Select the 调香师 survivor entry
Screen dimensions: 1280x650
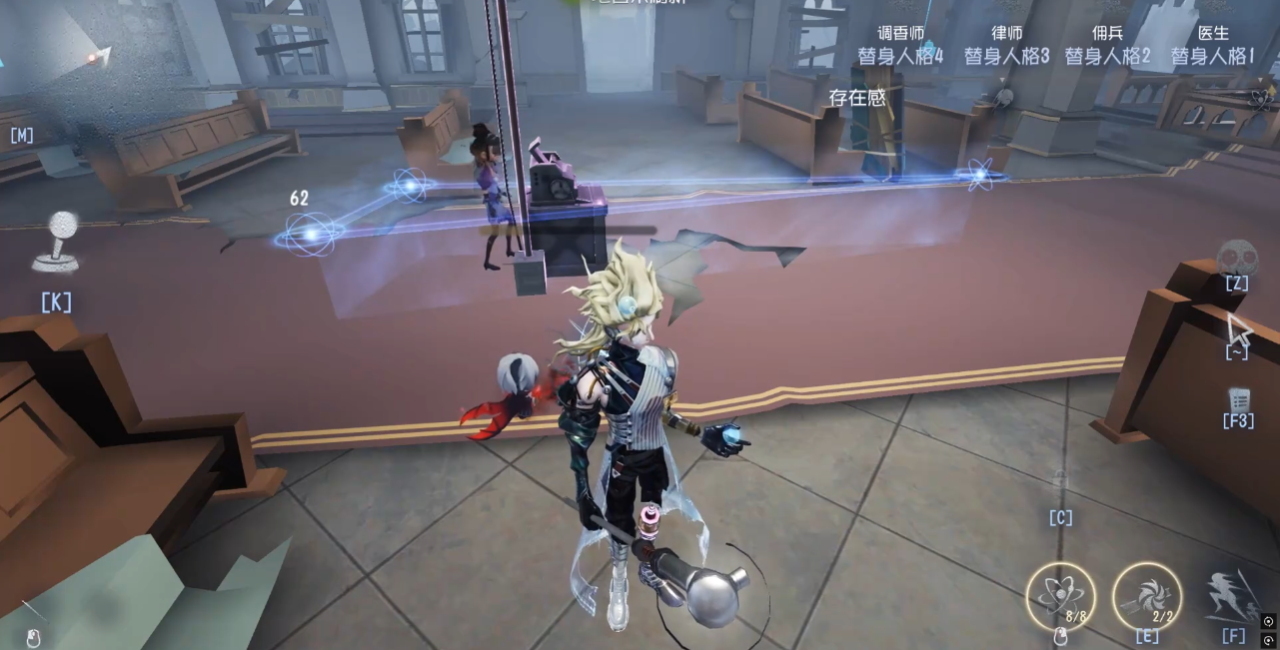pyautogui.click(x=900, y=46)
